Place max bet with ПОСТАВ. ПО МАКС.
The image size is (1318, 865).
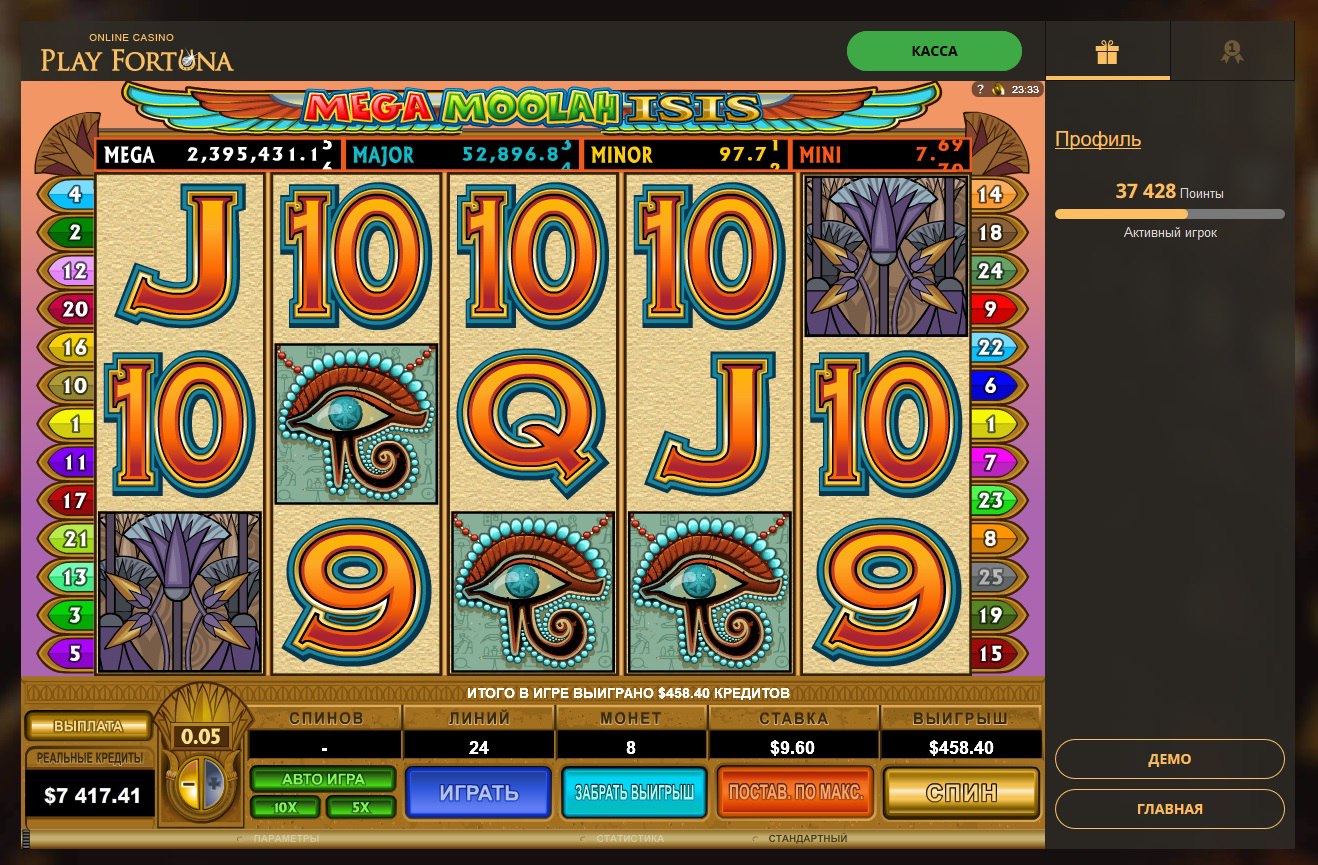(796, 793)
